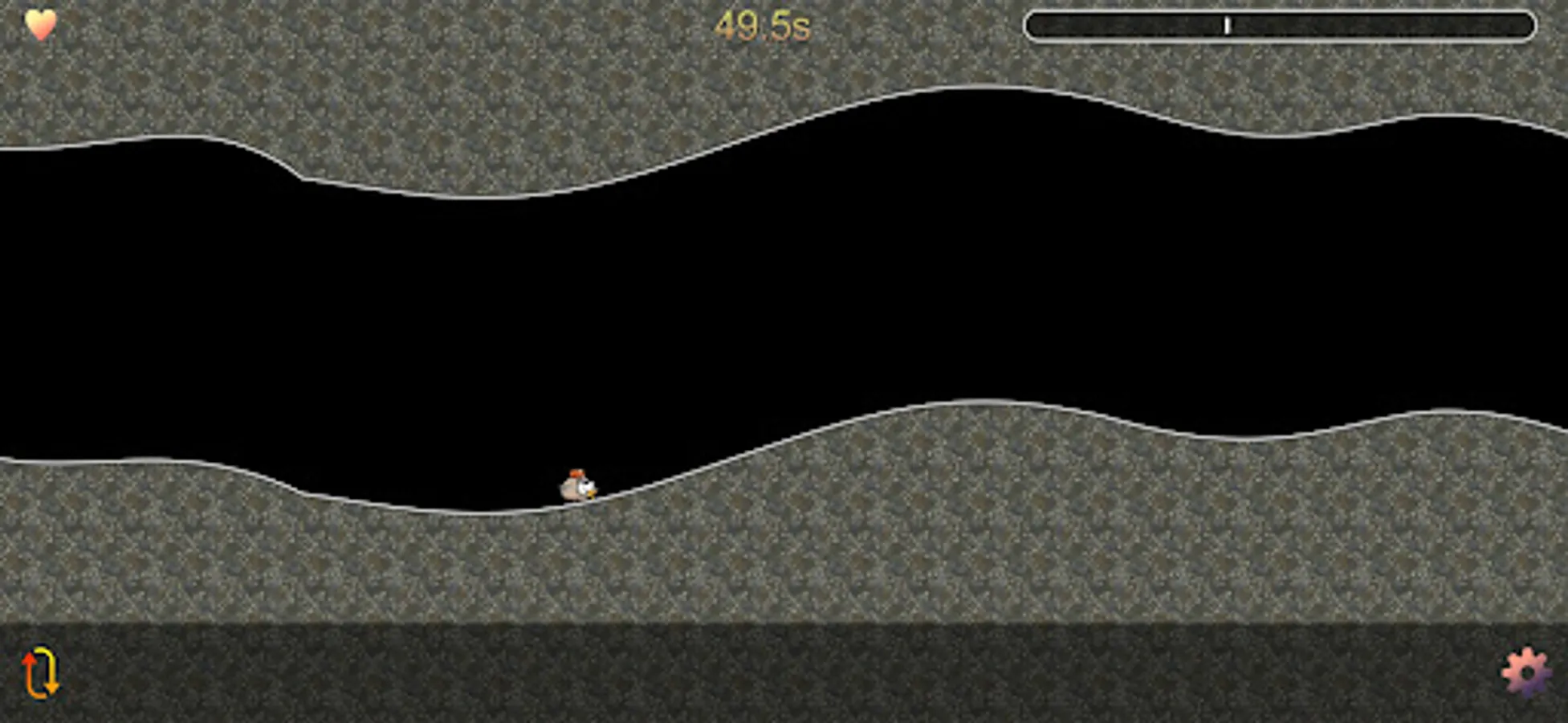
Task: Click the right end of the progress bar
Action: pos(1525,26)
